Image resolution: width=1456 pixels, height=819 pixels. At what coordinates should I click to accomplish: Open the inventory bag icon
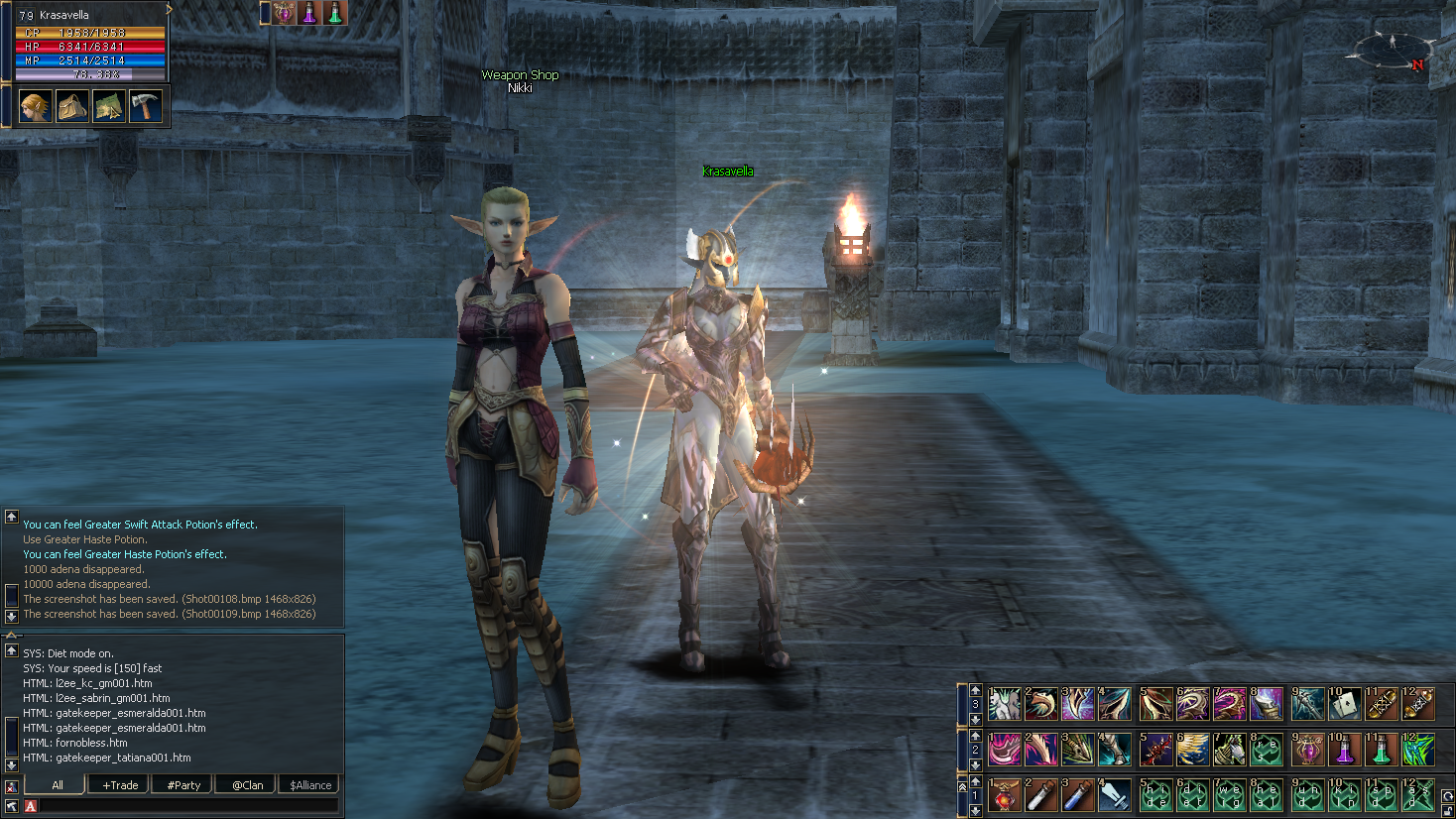click(x=71, y=106)
